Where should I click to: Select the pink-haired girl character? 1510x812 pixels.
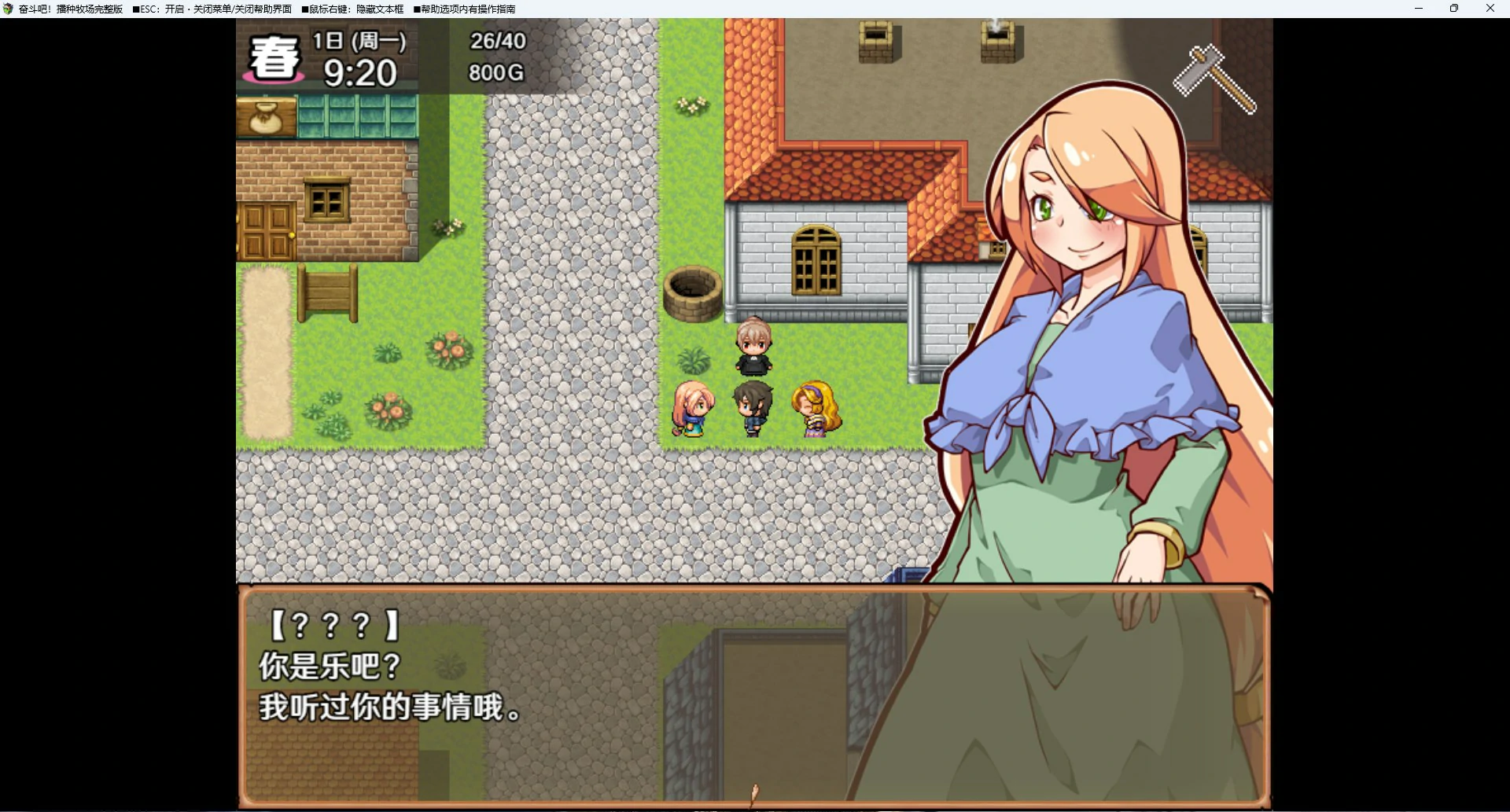(x=693, y=409)
